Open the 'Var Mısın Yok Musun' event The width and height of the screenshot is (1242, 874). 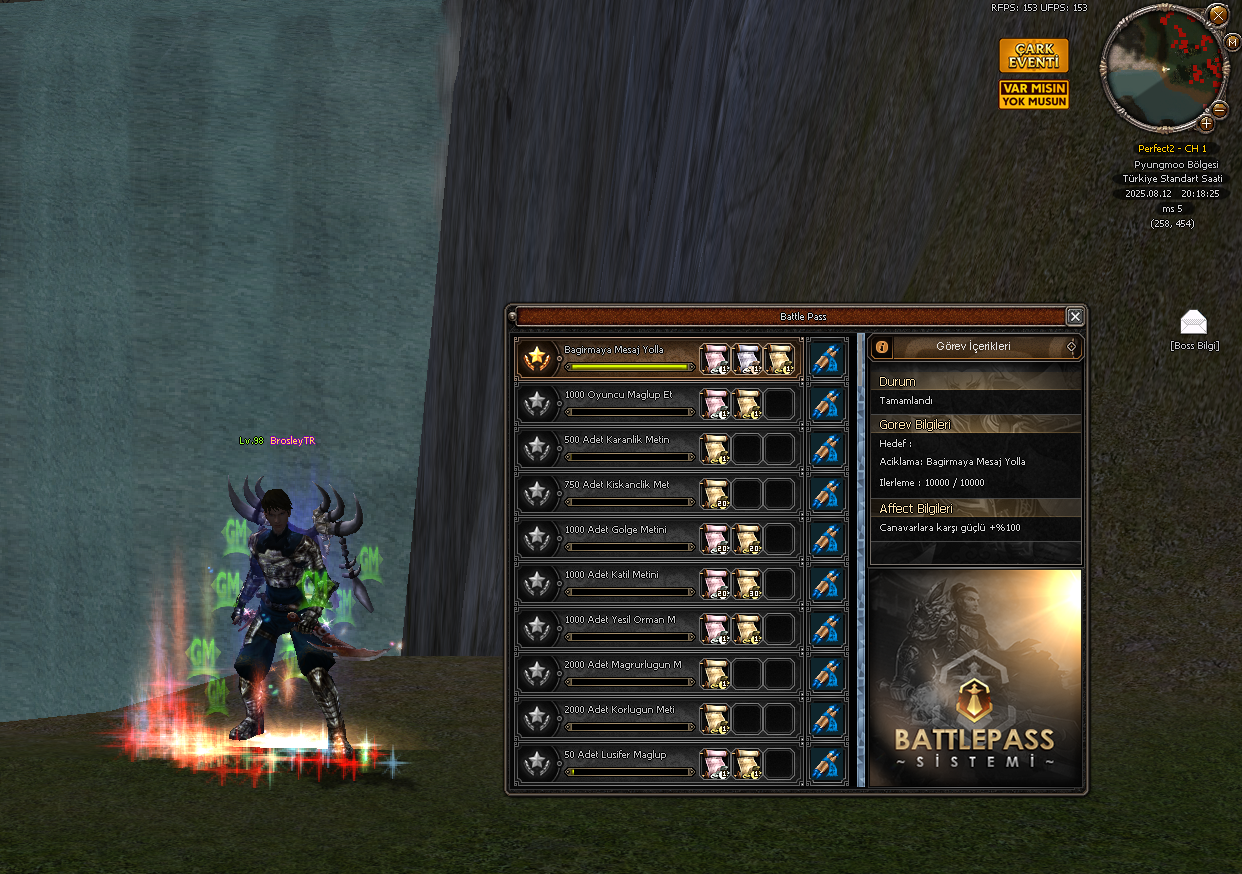pyautogui.click(x=1034, y=95)
